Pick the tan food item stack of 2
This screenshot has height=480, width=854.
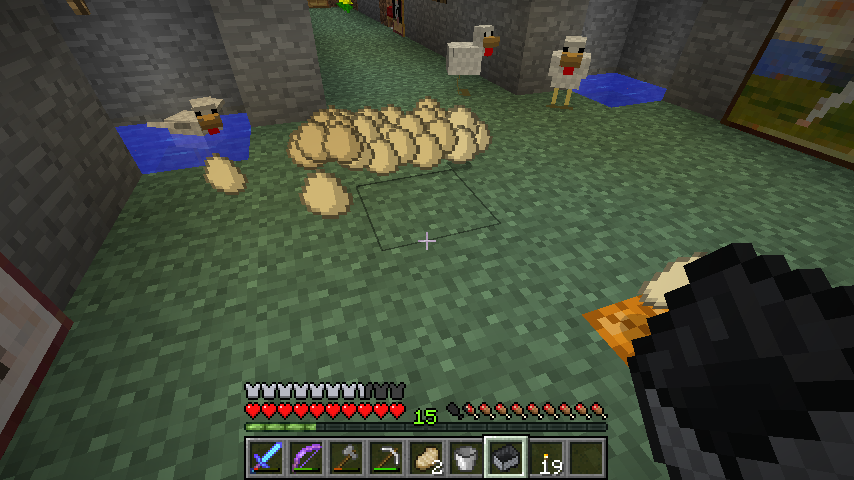point(425,458)
